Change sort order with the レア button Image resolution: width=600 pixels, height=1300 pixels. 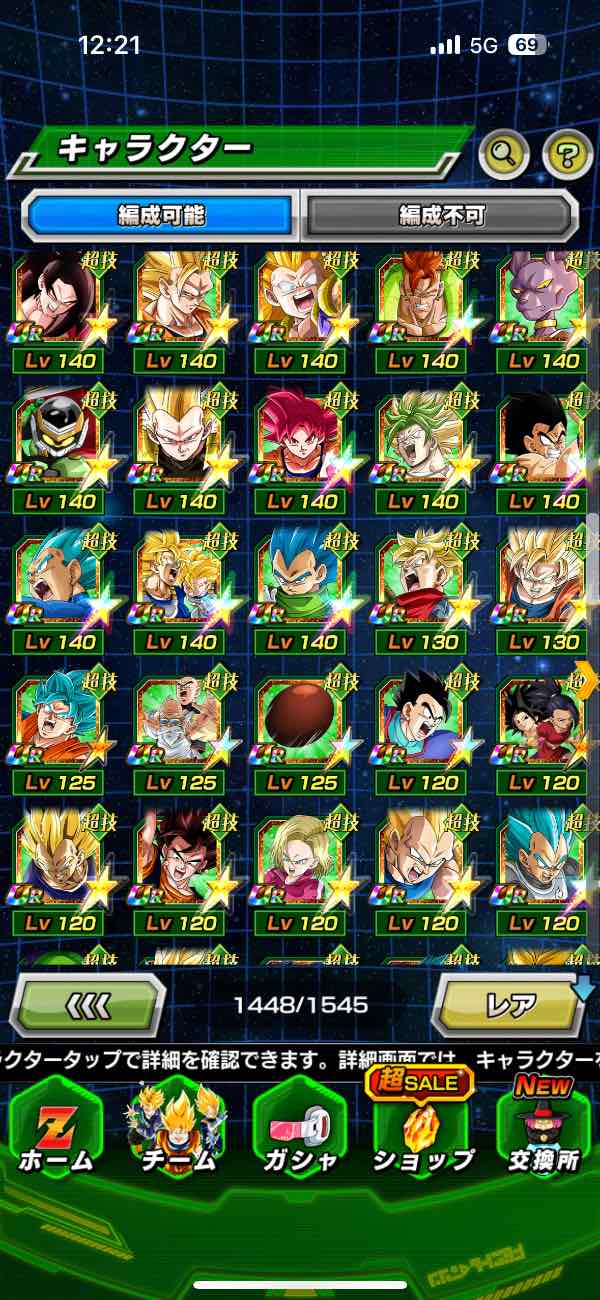point(510,1003)
